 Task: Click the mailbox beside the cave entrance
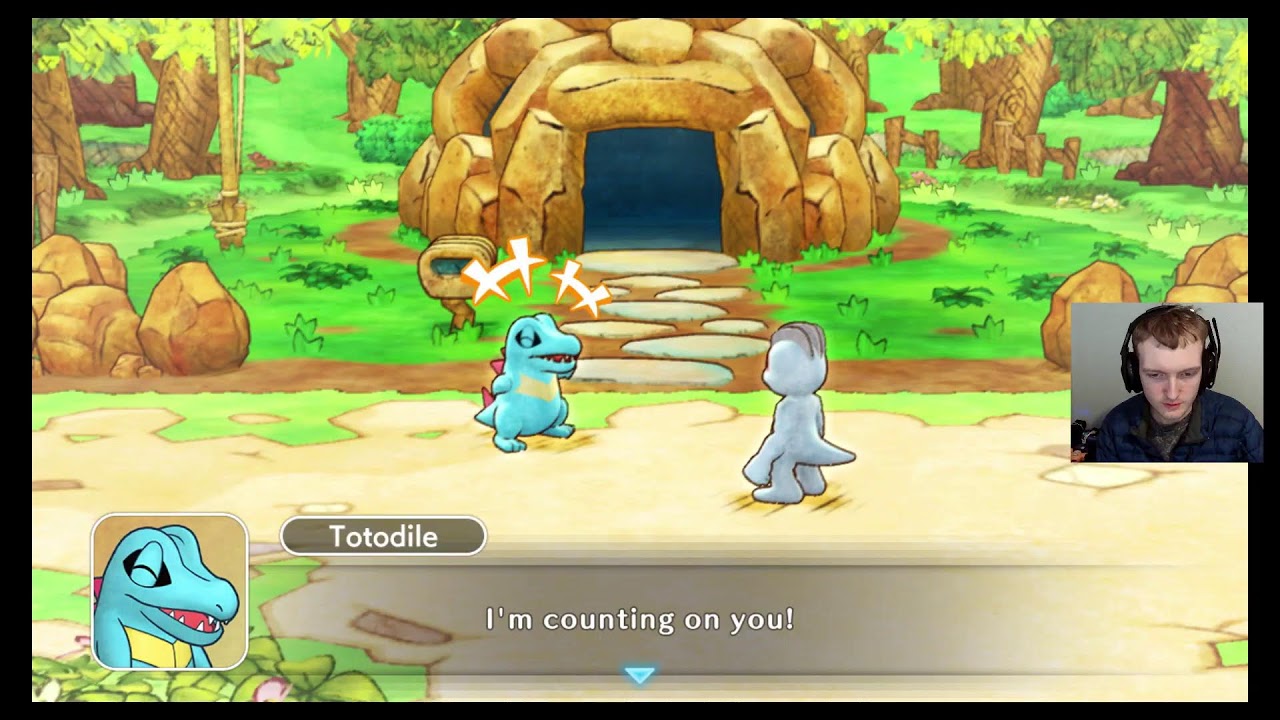[455, 265]
